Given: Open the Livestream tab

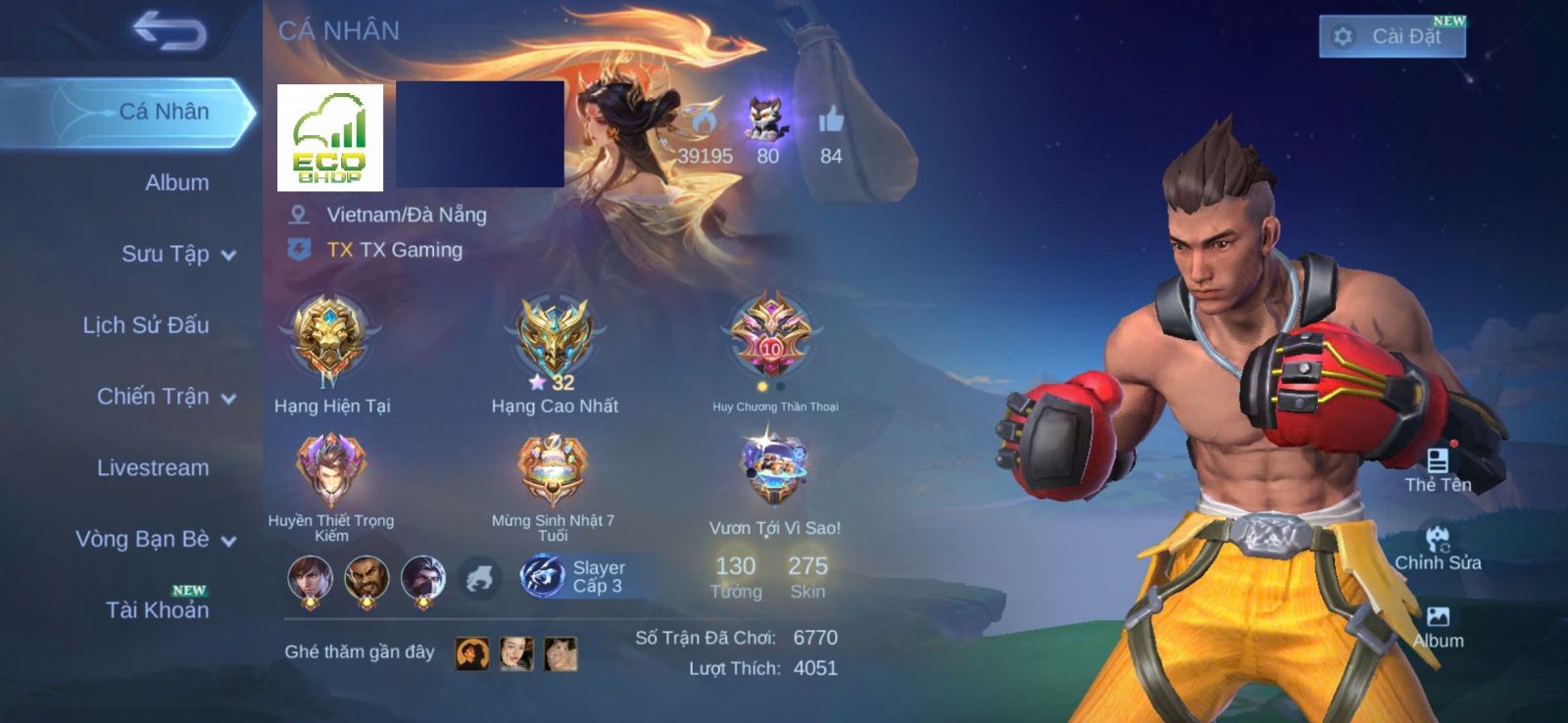Looking at the screenshot, I should 152,468.
